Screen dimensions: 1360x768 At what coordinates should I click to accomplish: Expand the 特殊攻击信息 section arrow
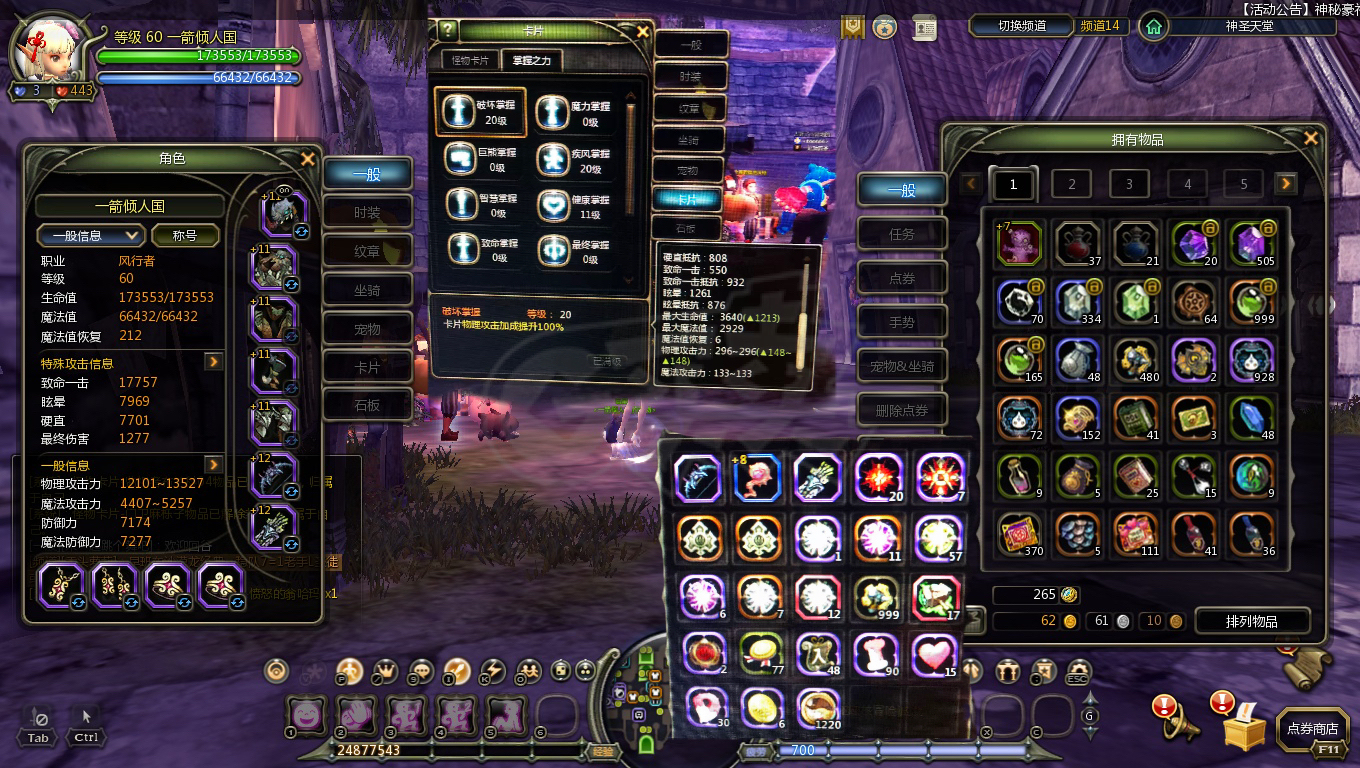[x=213, y=362]
